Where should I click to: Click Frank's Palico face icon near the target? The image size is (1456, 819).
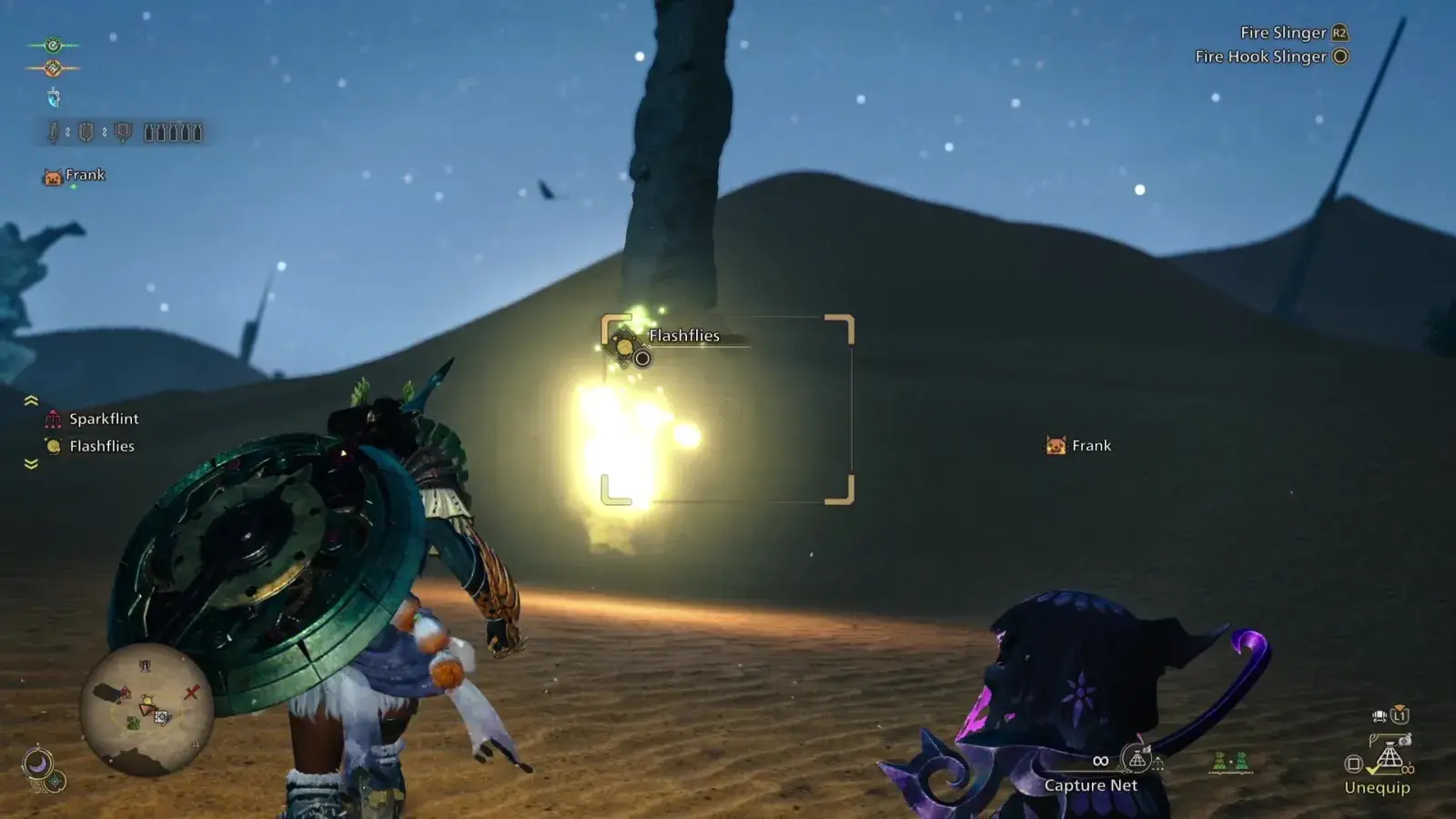click(x=1057, y=445)
